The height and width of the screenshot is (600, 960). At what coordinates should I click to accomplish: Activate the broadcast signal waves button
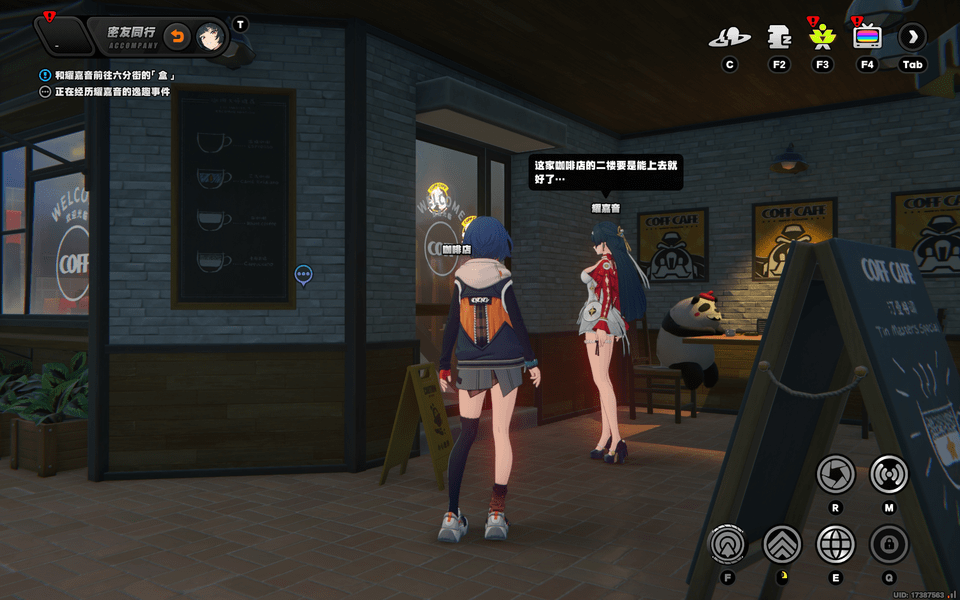tap(888, 474)
